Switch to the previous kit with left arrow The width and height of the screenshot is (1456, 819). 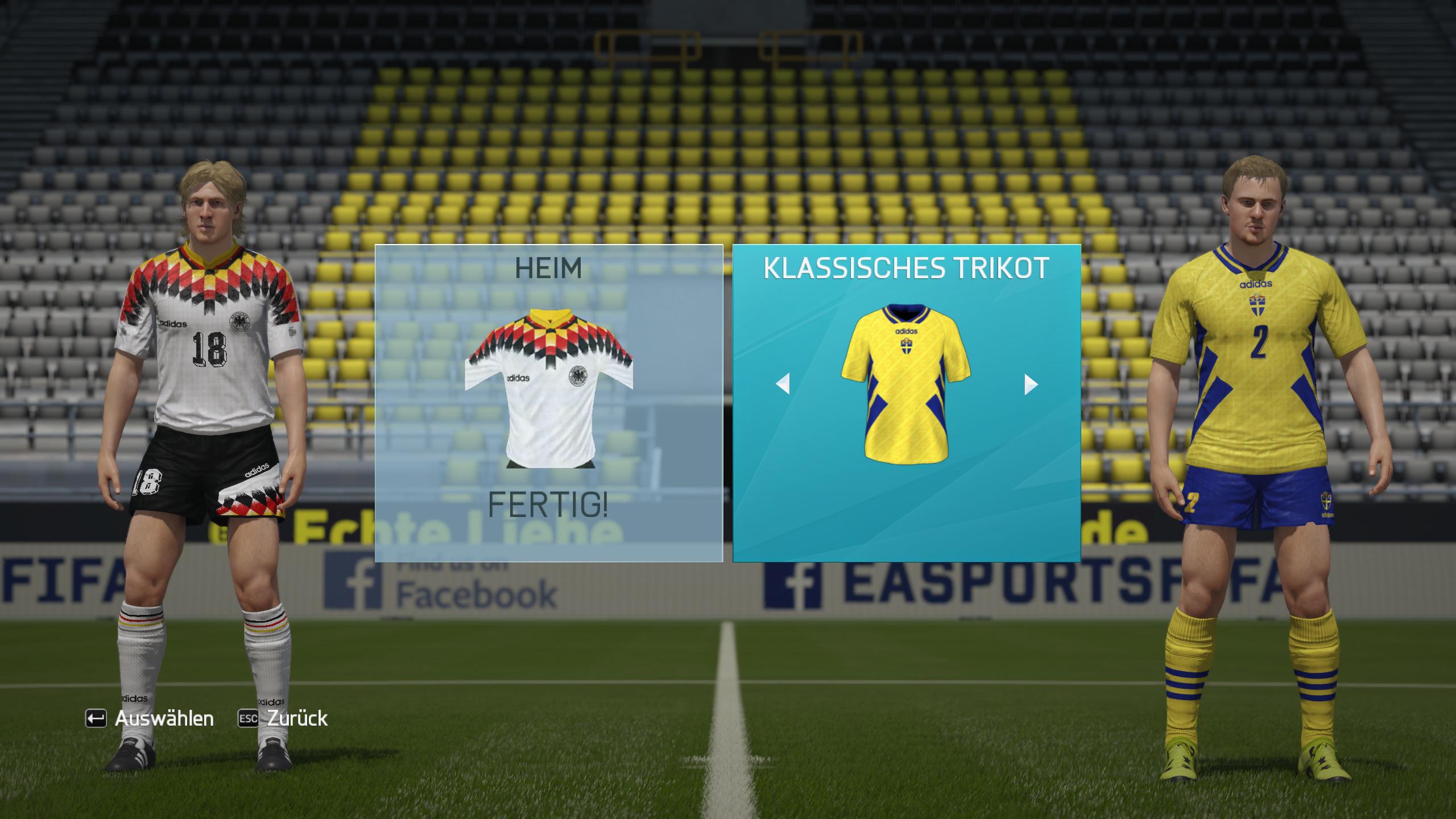click(x=783, y=384)
